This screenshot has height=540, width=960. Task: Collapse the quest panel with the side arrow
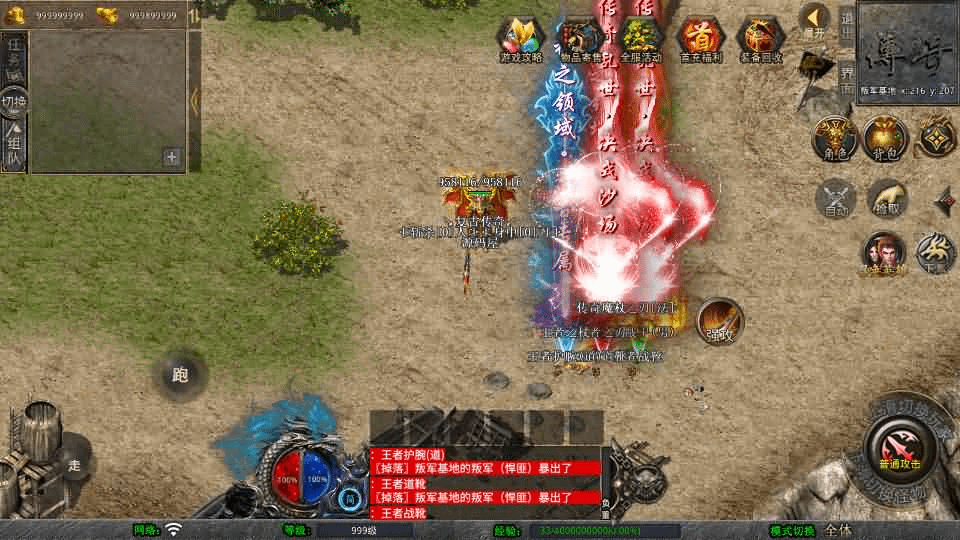click(194, 99)
